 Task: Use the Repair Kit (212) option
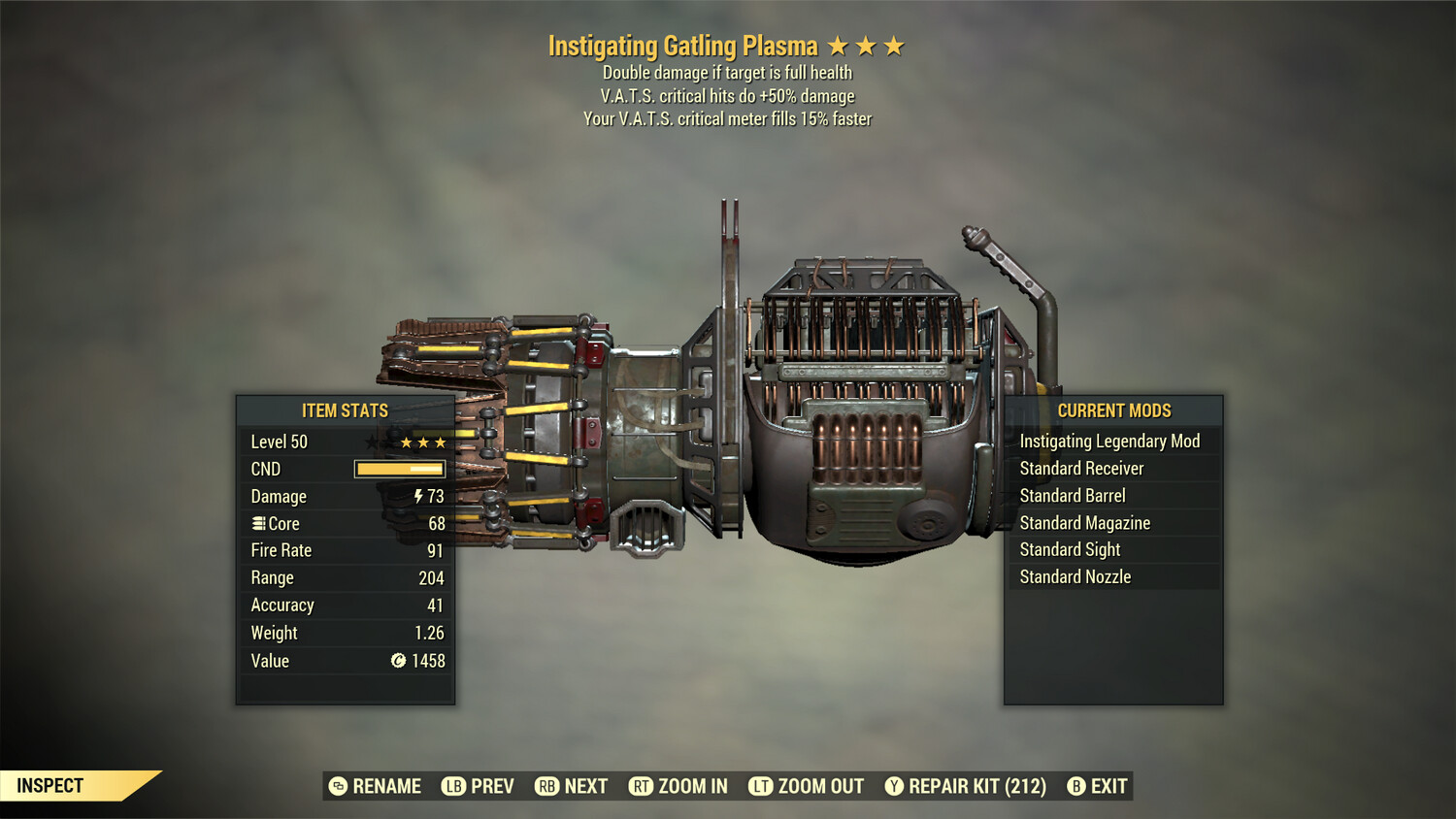[x=972, y=786]
